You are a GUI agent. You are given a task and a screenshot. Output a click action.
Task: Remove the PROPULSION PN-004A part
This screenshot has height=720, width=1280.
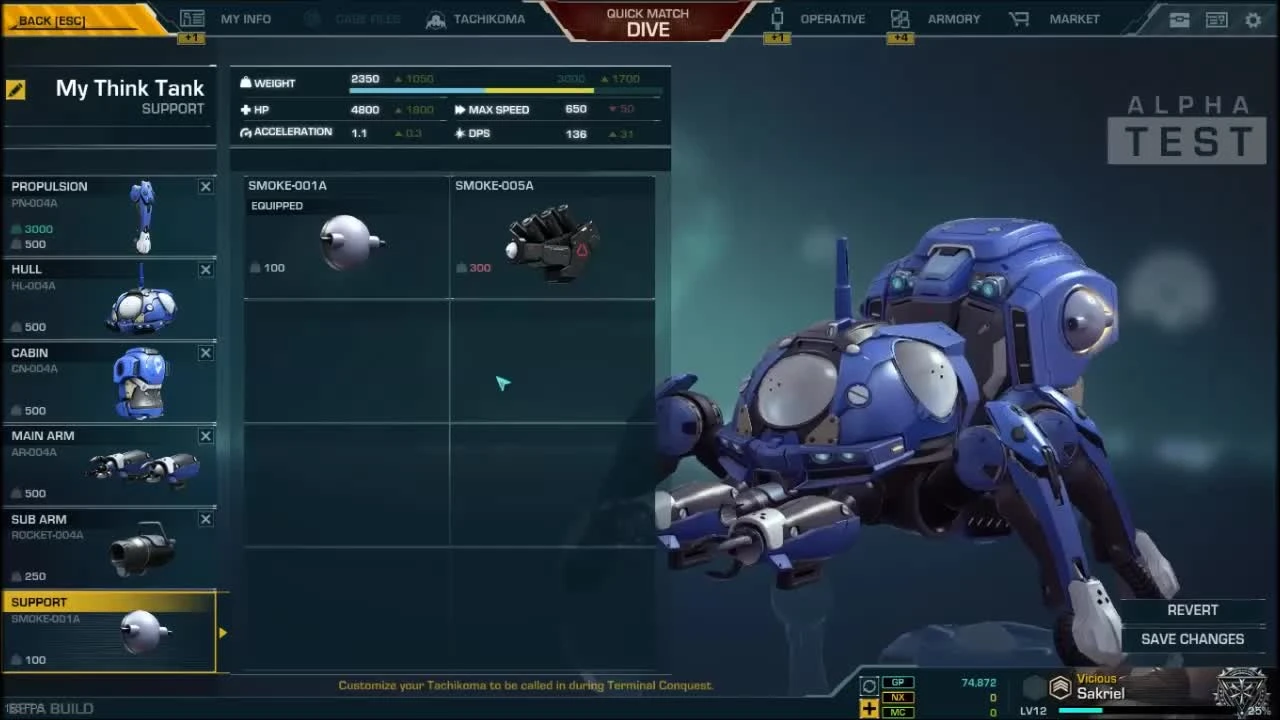[x=205, y=186]
